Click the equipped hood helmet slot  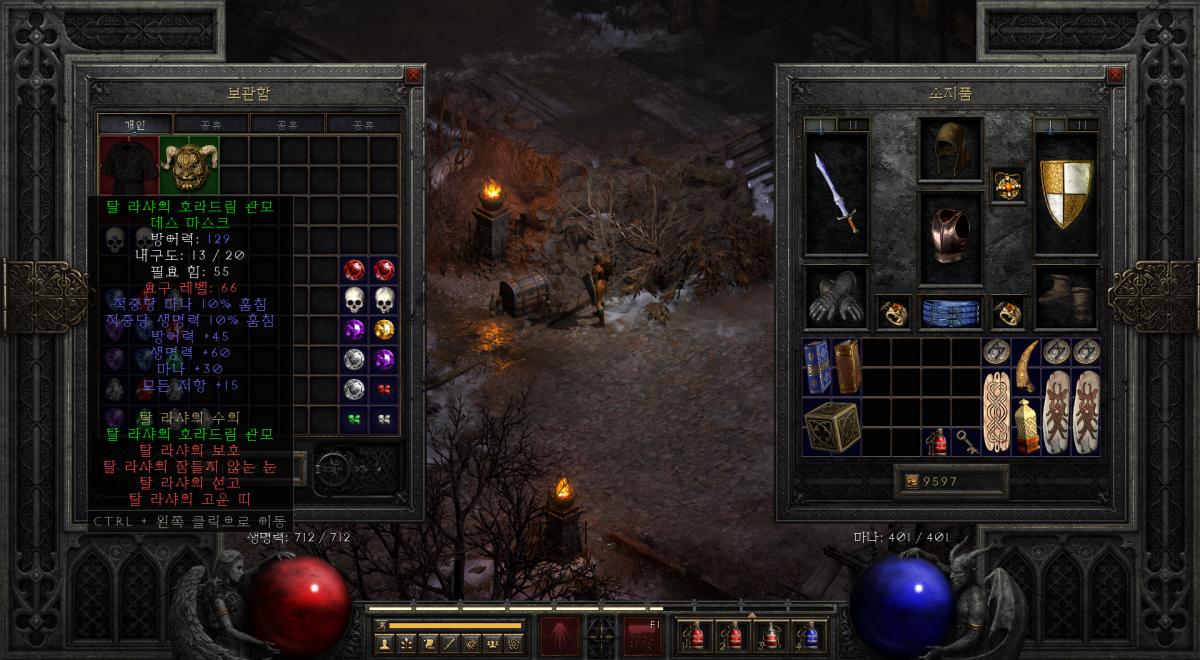(950, 150)
